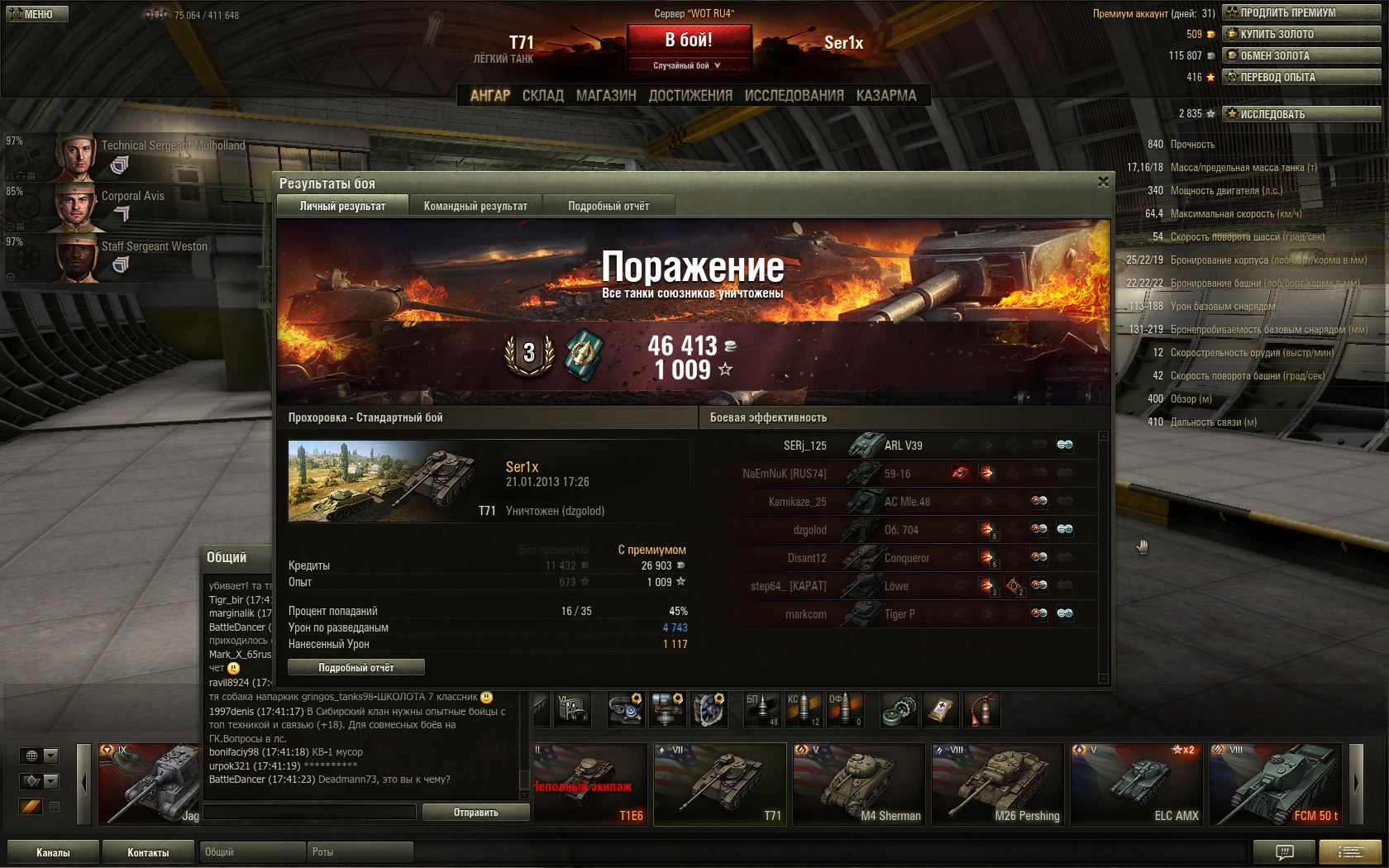Open the Подробный отчёт tab
Image resolution: width=1389 pixels, height=868 pixels.
[x=609, y=206]
